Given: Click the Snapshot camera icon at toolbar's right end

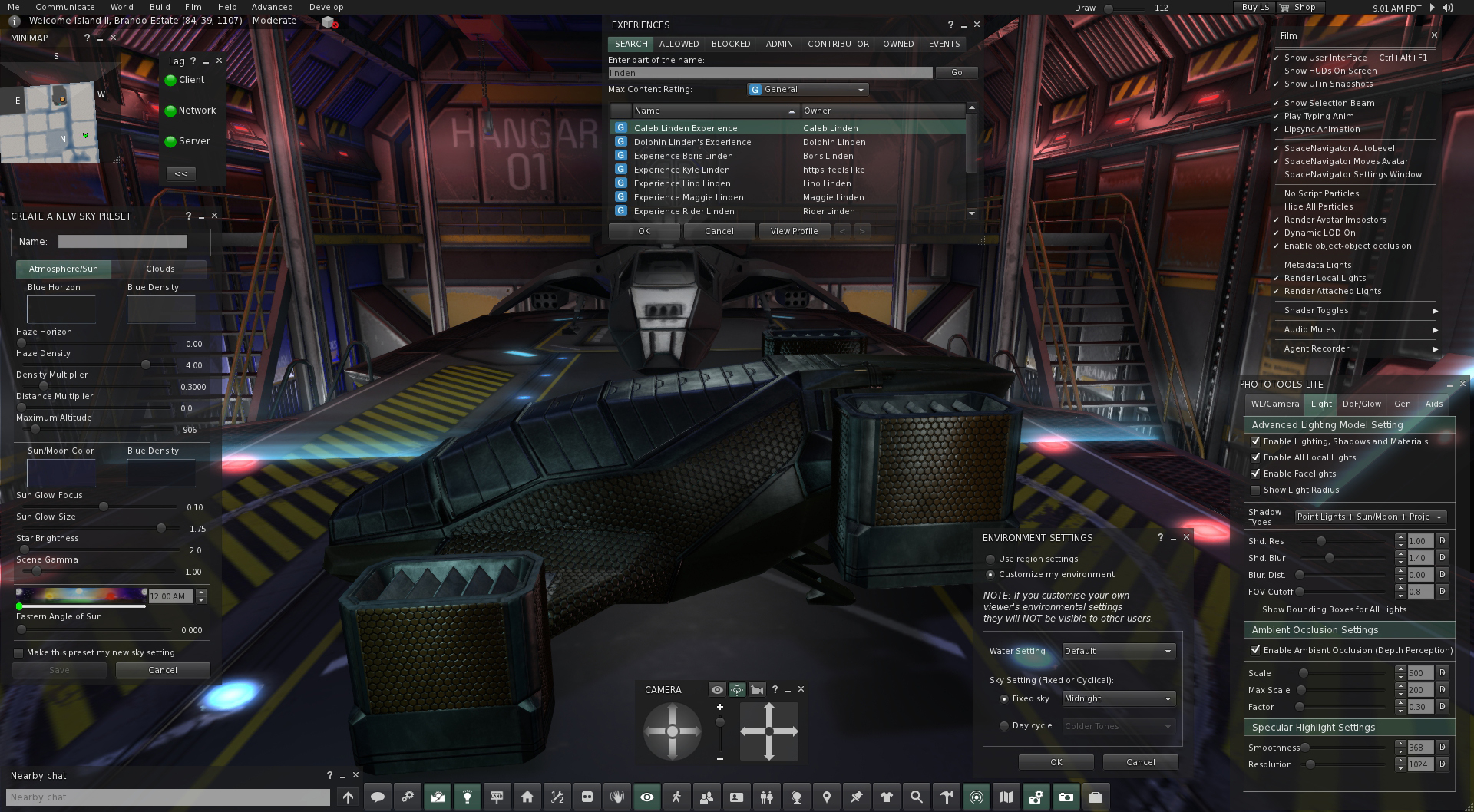Looking at the screenshot, I should [x=1066, y=796].
